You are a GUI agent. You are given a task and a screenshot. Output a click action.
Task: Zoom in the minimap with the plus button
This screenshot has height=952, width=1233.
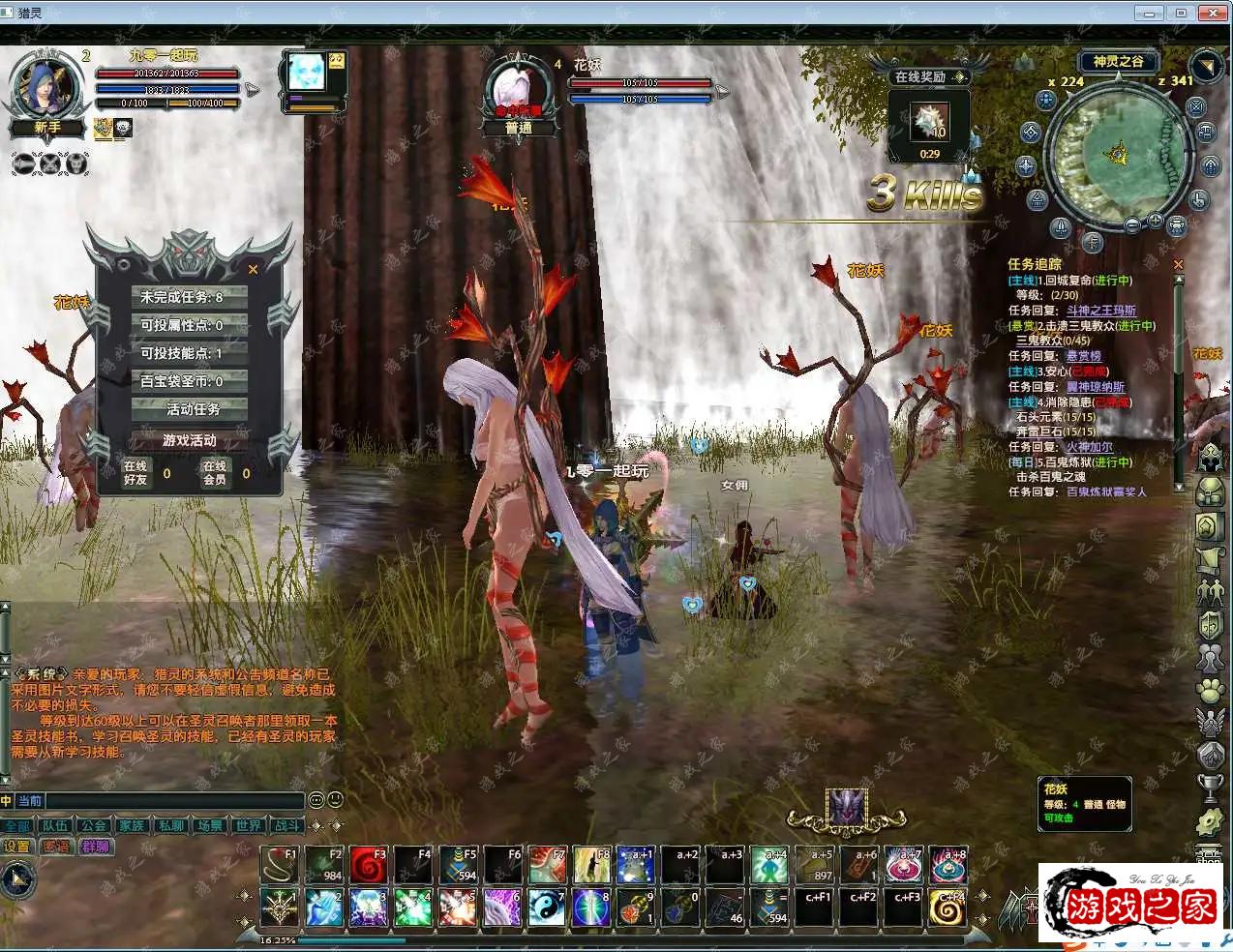[1155, 222]
